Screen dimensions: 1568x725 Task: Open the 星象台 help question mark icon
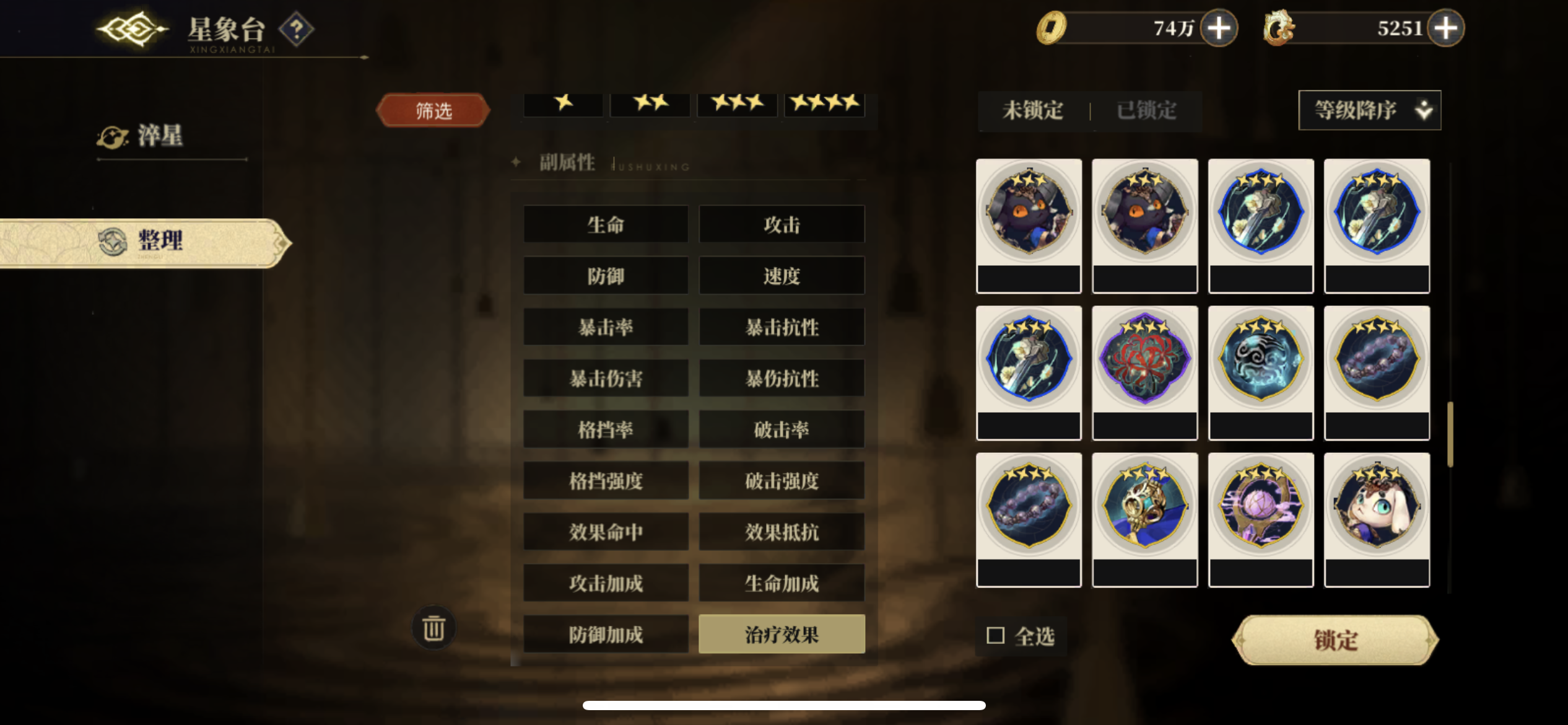[296, 29]
